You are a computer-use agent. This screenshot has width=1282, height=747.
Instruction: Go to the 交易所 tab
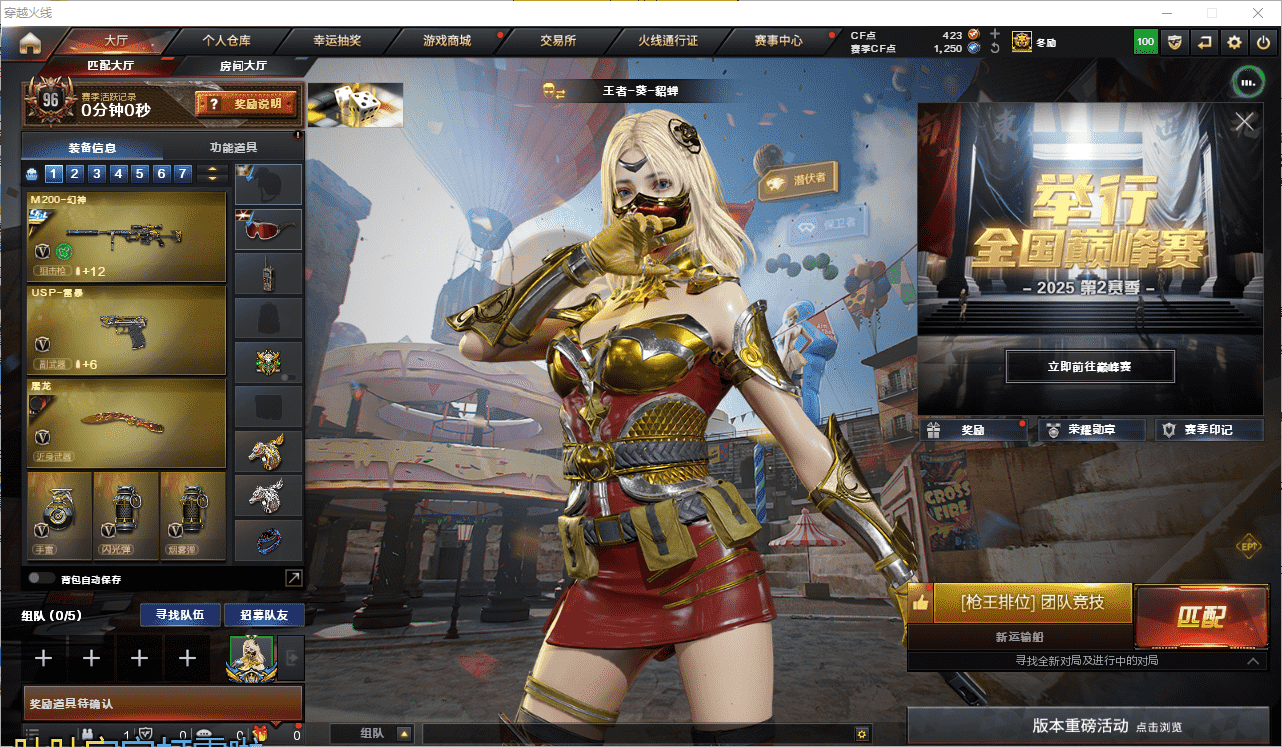point(558,41)
